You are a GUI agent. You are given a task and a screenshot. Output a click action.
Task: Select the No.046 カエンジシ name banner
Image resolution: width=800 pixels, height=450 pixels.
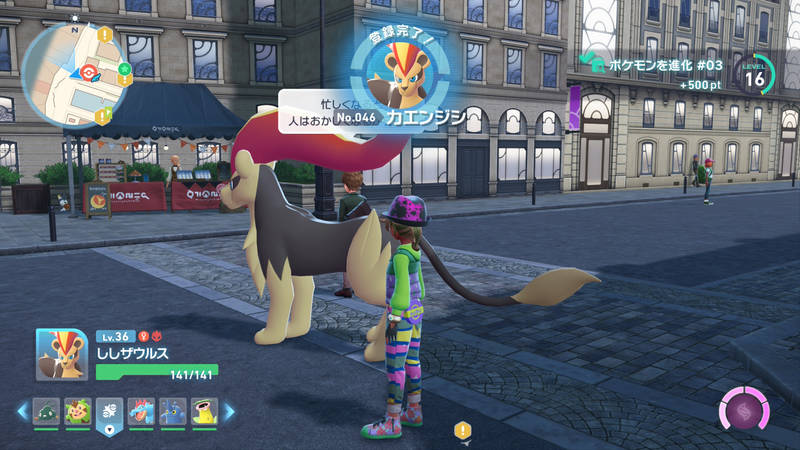pos(400,117)
